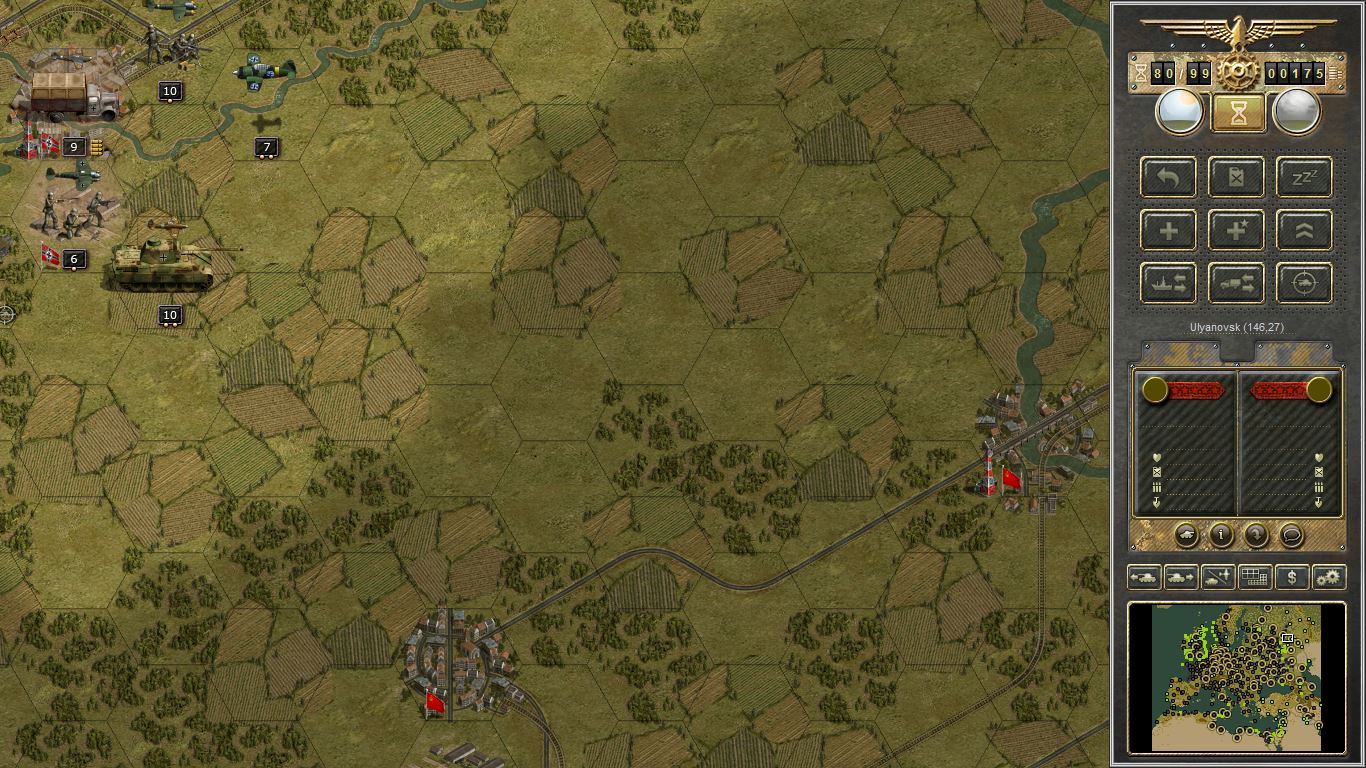
Task: Embark unit using sea transport ship icon
Action: tap(1167, 283)
